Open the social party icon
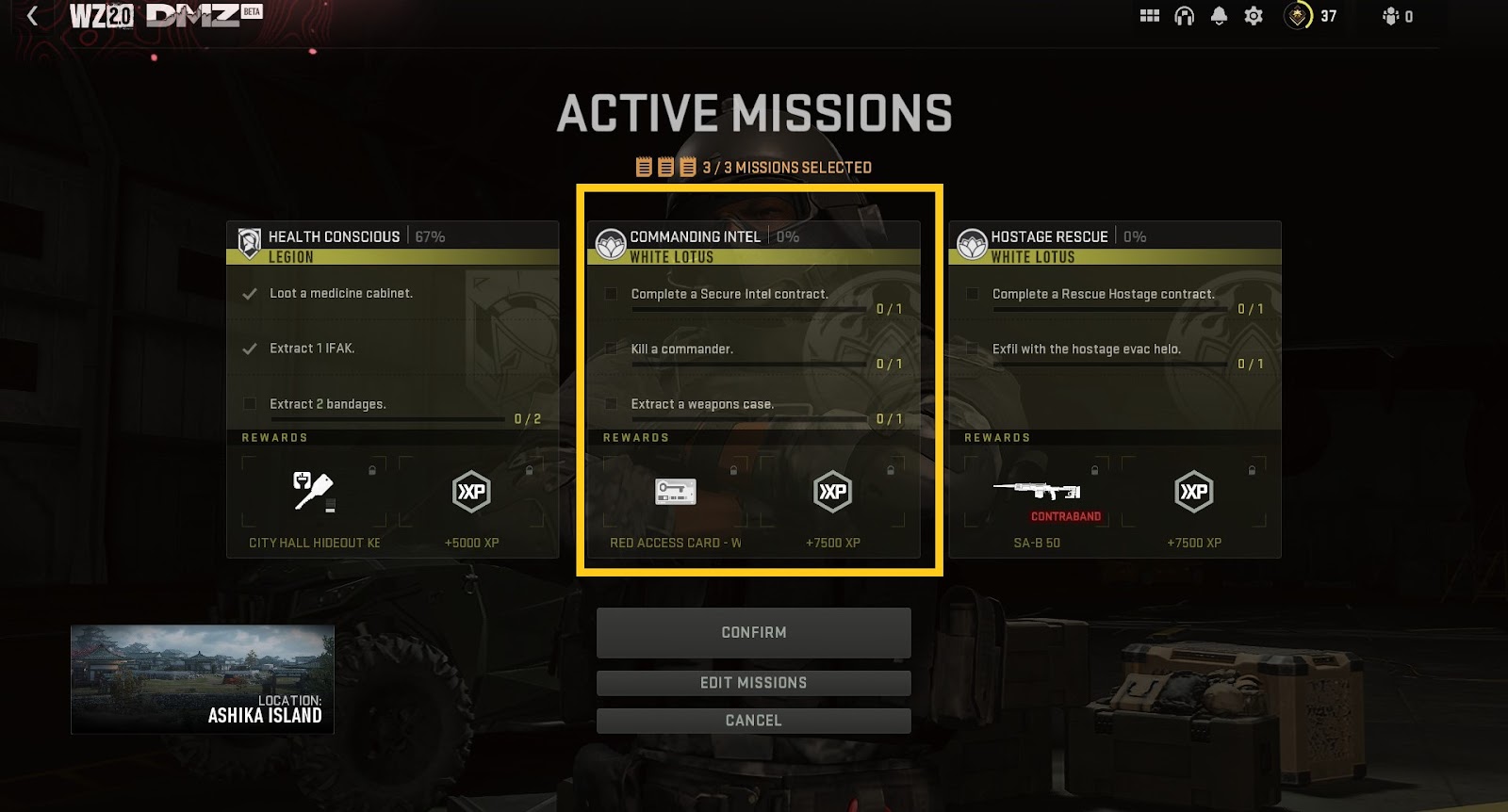 pyautogui.click(x=1391, y=16)
